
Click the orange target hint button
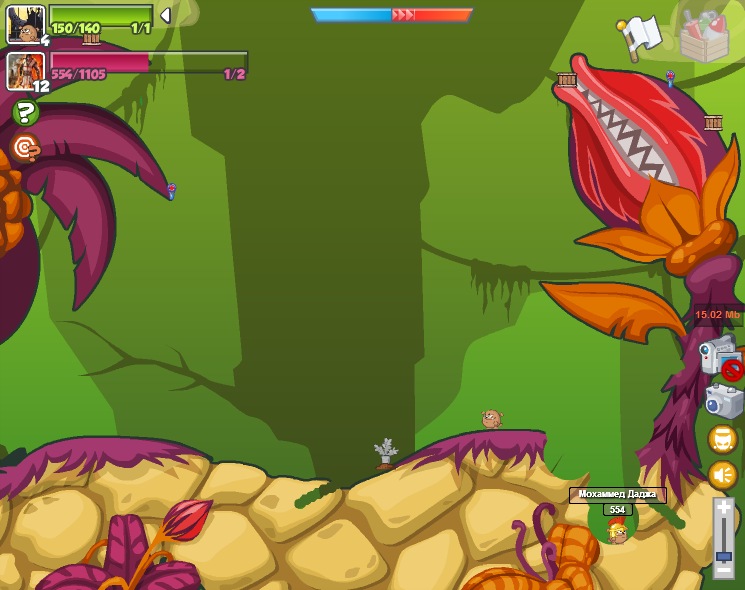[25, 148]
